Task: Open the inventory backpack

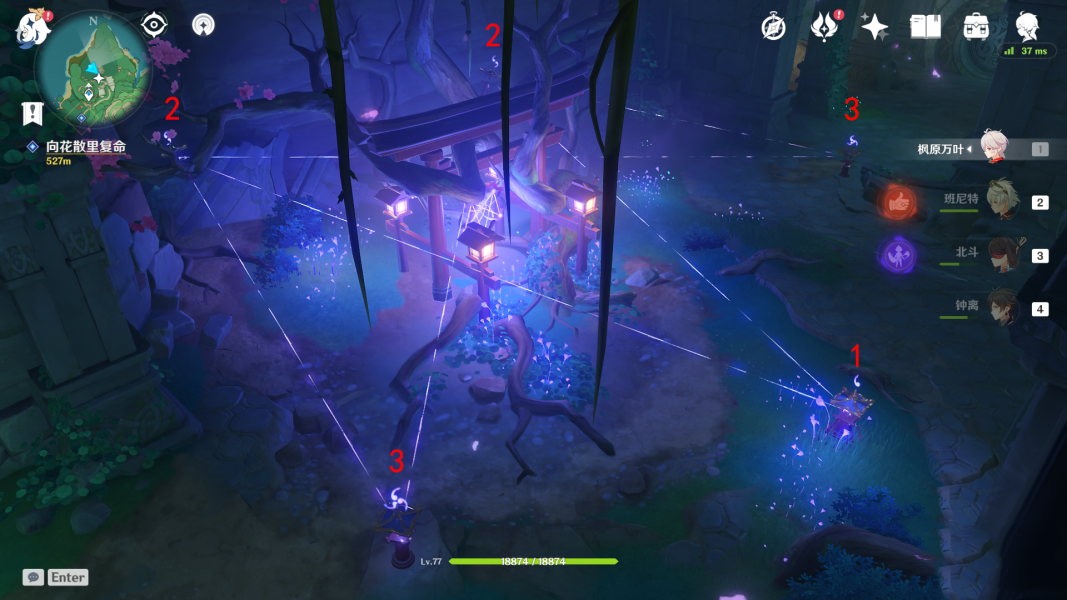Action: pyautogui.click(x=977, y=27)
